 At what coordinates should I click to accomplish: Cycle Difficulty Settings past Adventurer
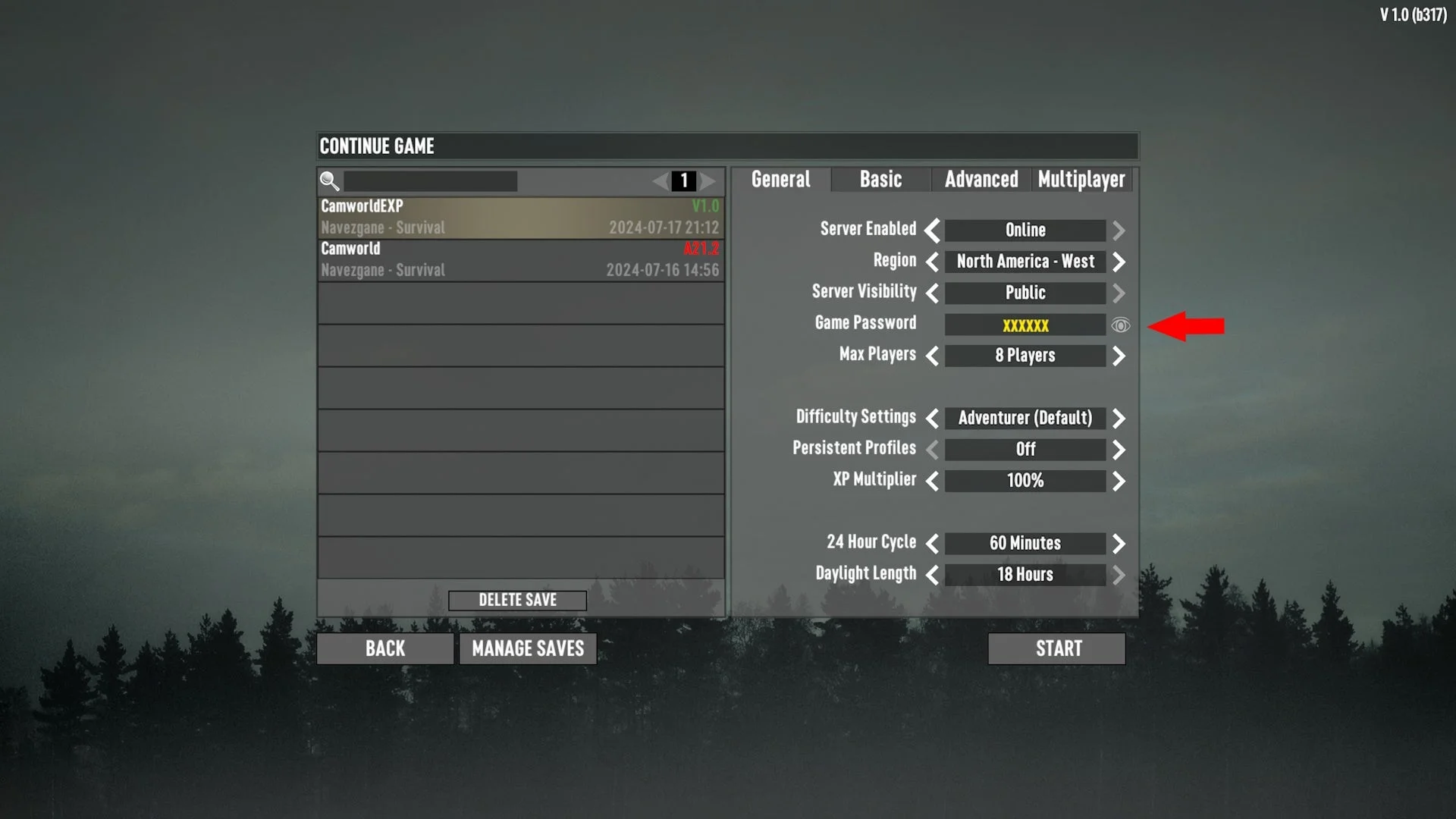[1119, 418]
